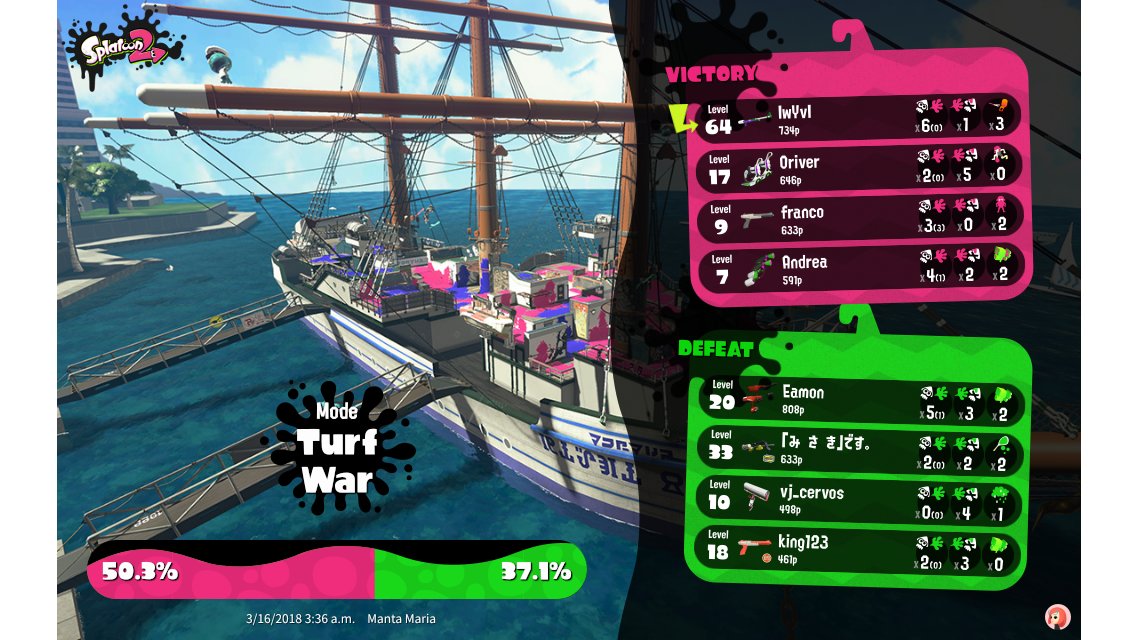Choose vj_cervos in the Defeat list

(x=859, y=498)
